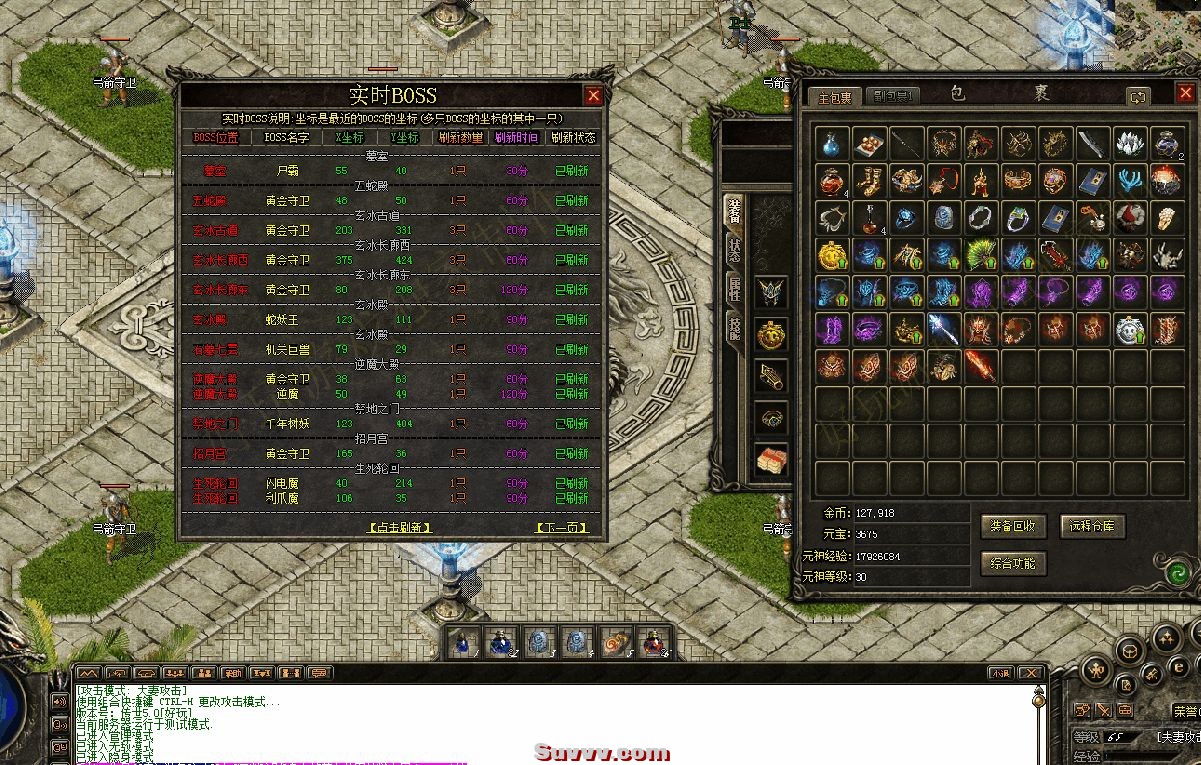Viewport: 1201px width, 765px height.
Task: Select the gold coin pouch item
Action: (x=832, y=255)
